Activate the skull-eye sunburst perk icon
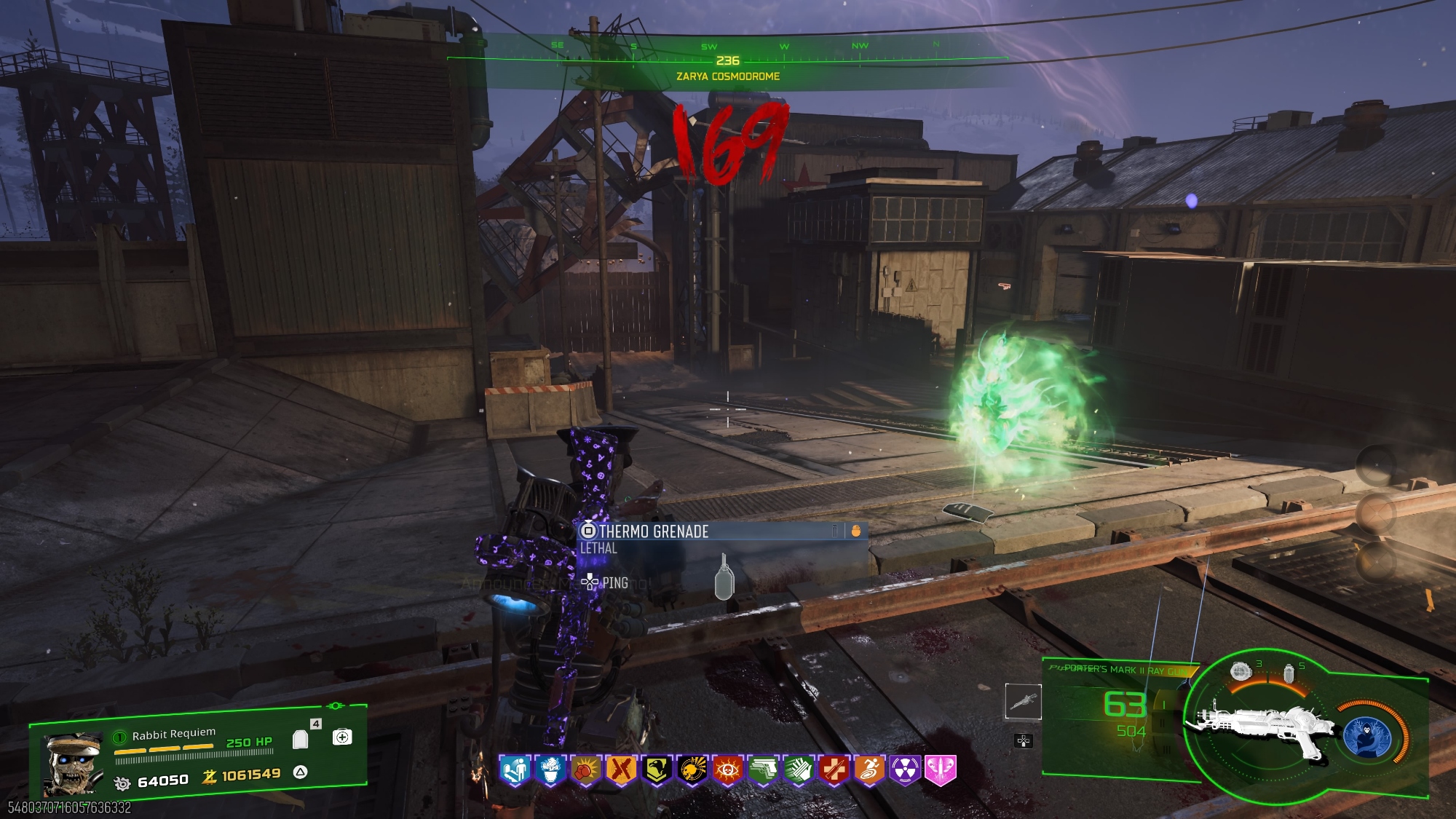The image size is (1456, 819). click(x=727, y=769)
